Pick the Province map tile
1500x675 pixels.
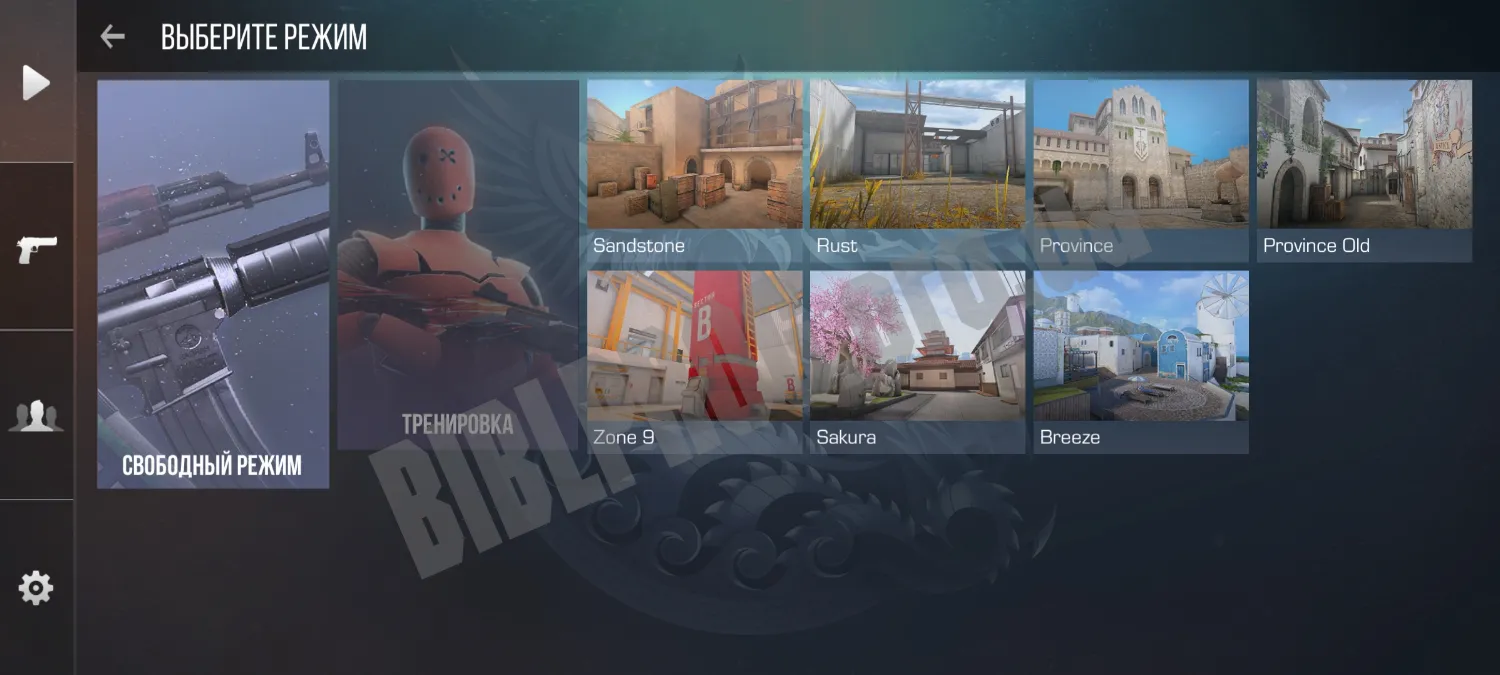1140,170
